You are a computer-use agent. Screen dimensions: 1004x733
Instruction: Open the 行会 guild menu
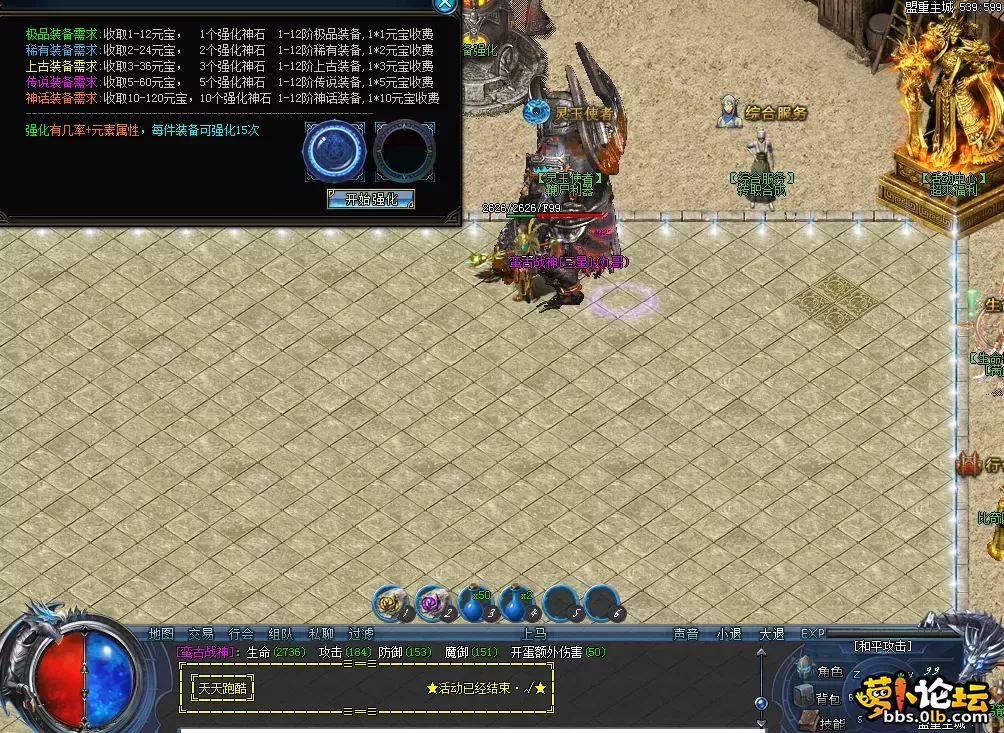[241, 633]
